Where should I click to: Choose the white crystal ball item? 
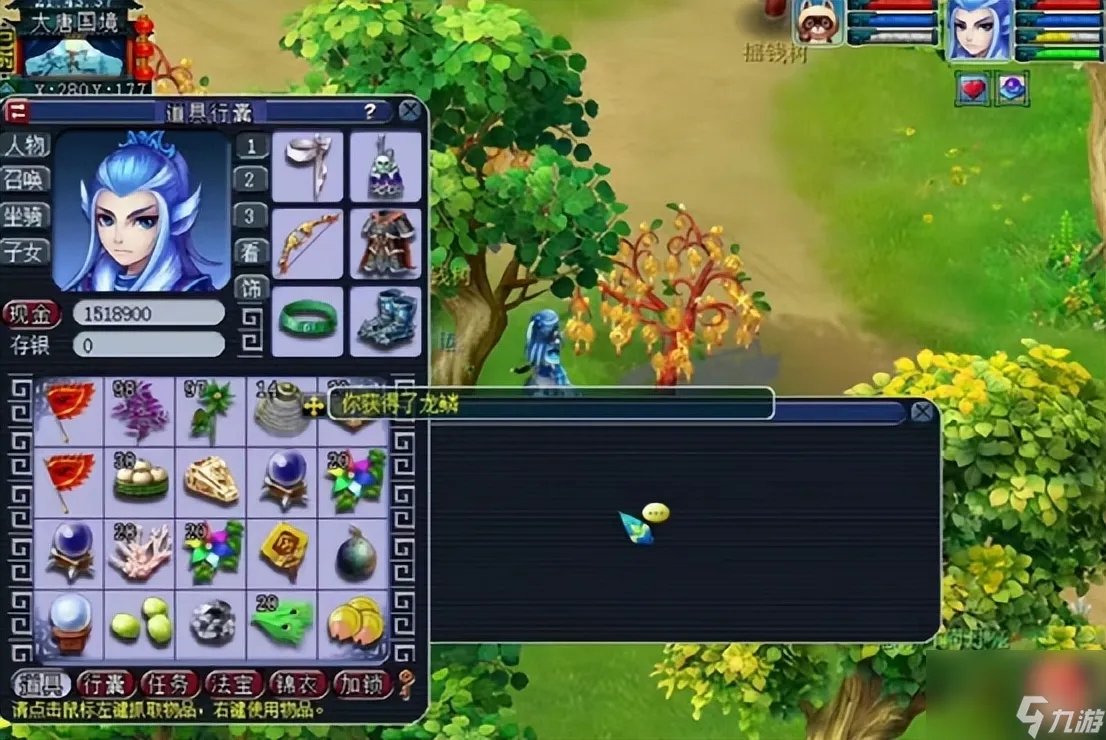[x=69, y=622]
